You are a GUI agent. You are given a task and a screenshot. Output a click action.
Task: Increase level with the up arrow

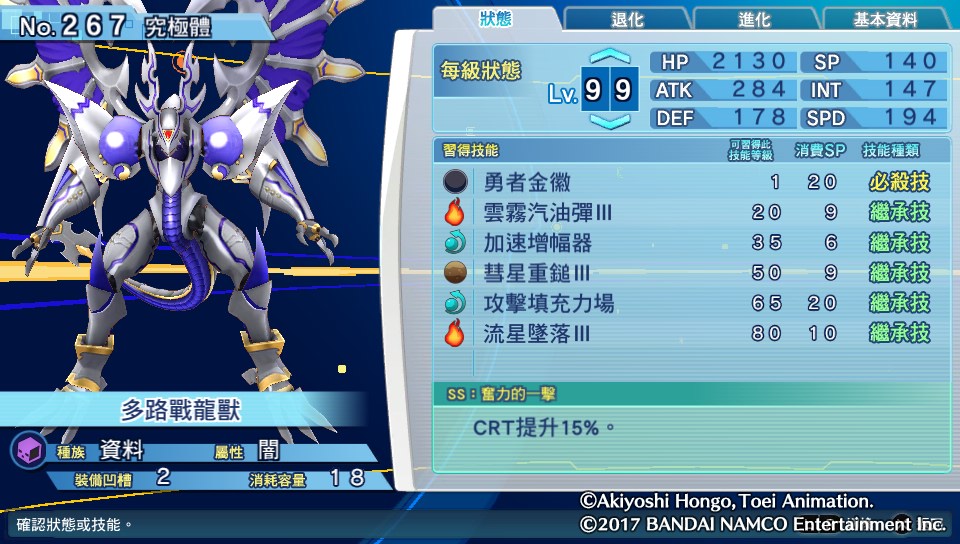pos(609,57)
